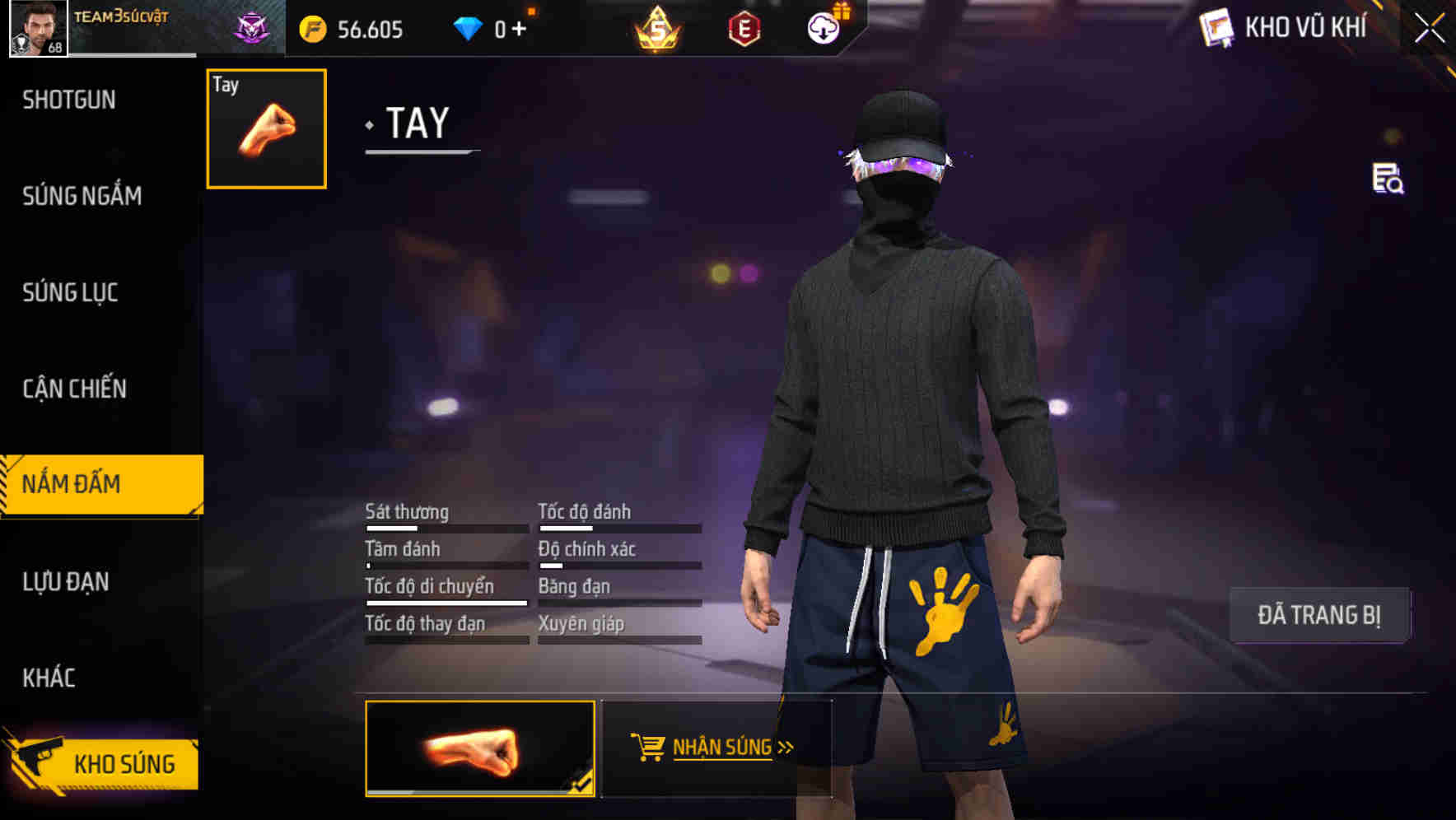Screen dimensions: 1456x820
Task: Select the SÚNG NGẮM category
Action: pos(82,196)
